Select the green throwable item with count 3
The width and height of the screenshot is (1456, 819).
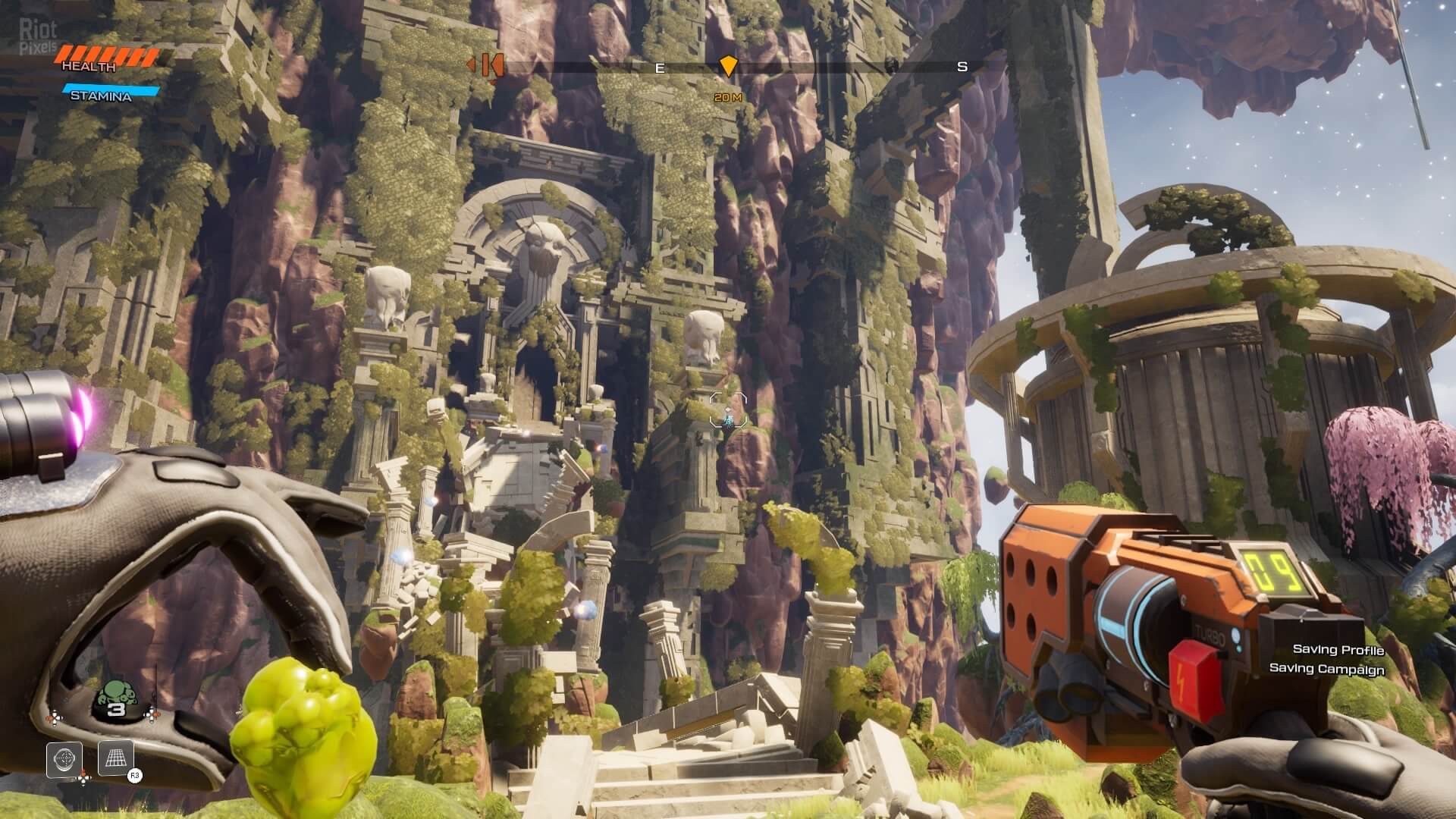pyautogui.click(x=116, y=698)
